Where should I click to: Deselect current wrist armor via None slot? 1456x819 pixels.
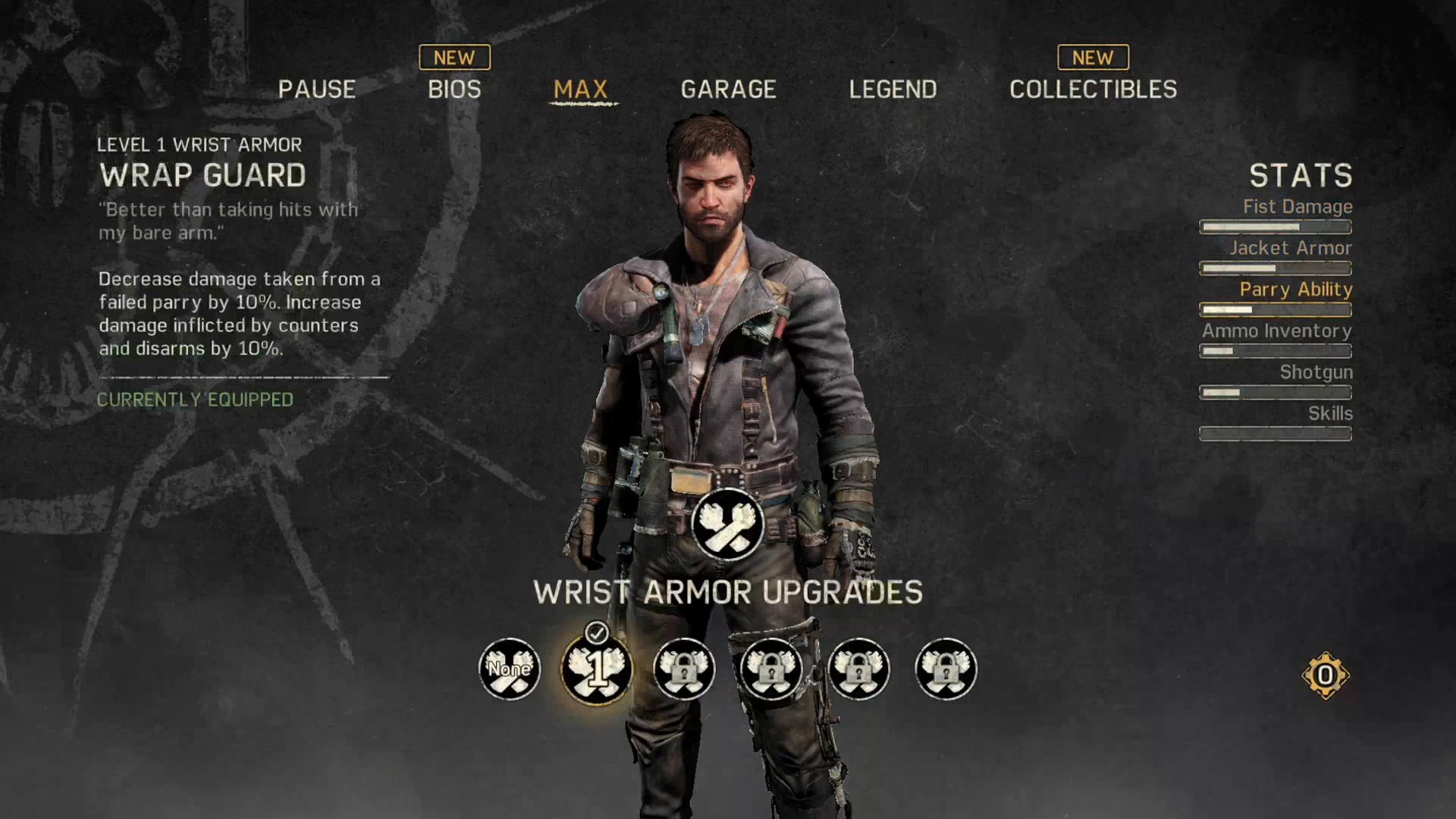509,669
